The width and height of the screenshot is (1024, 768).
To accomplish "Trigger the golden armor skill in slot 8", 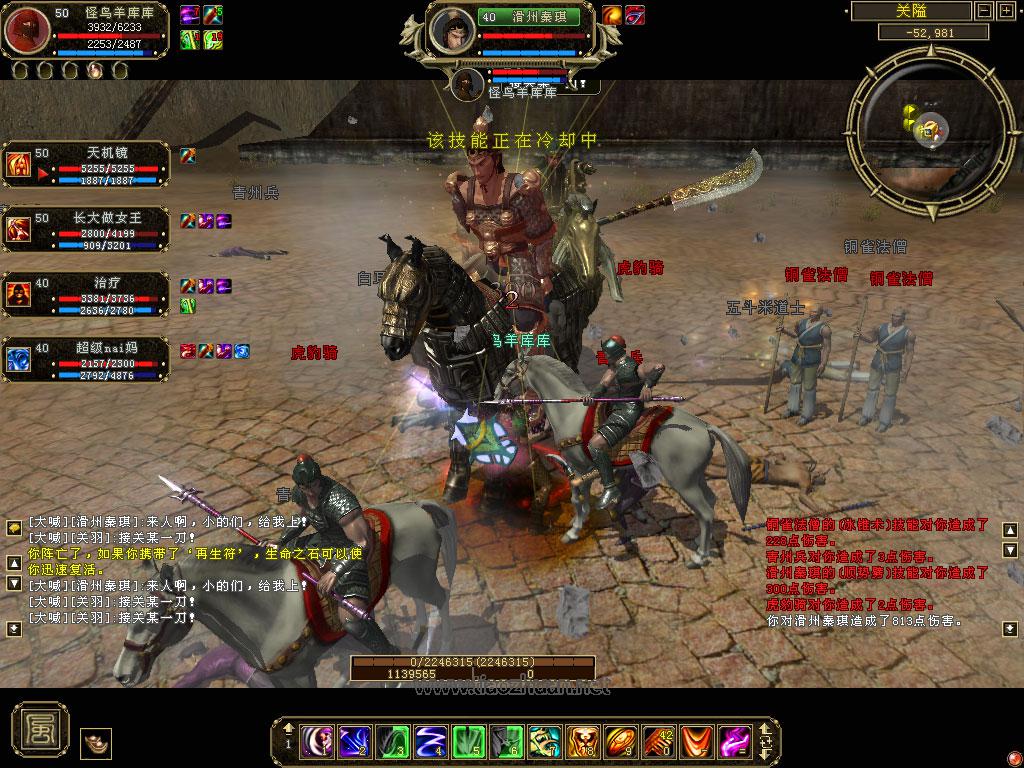I will pyautogui.click(x=582, y=741).
